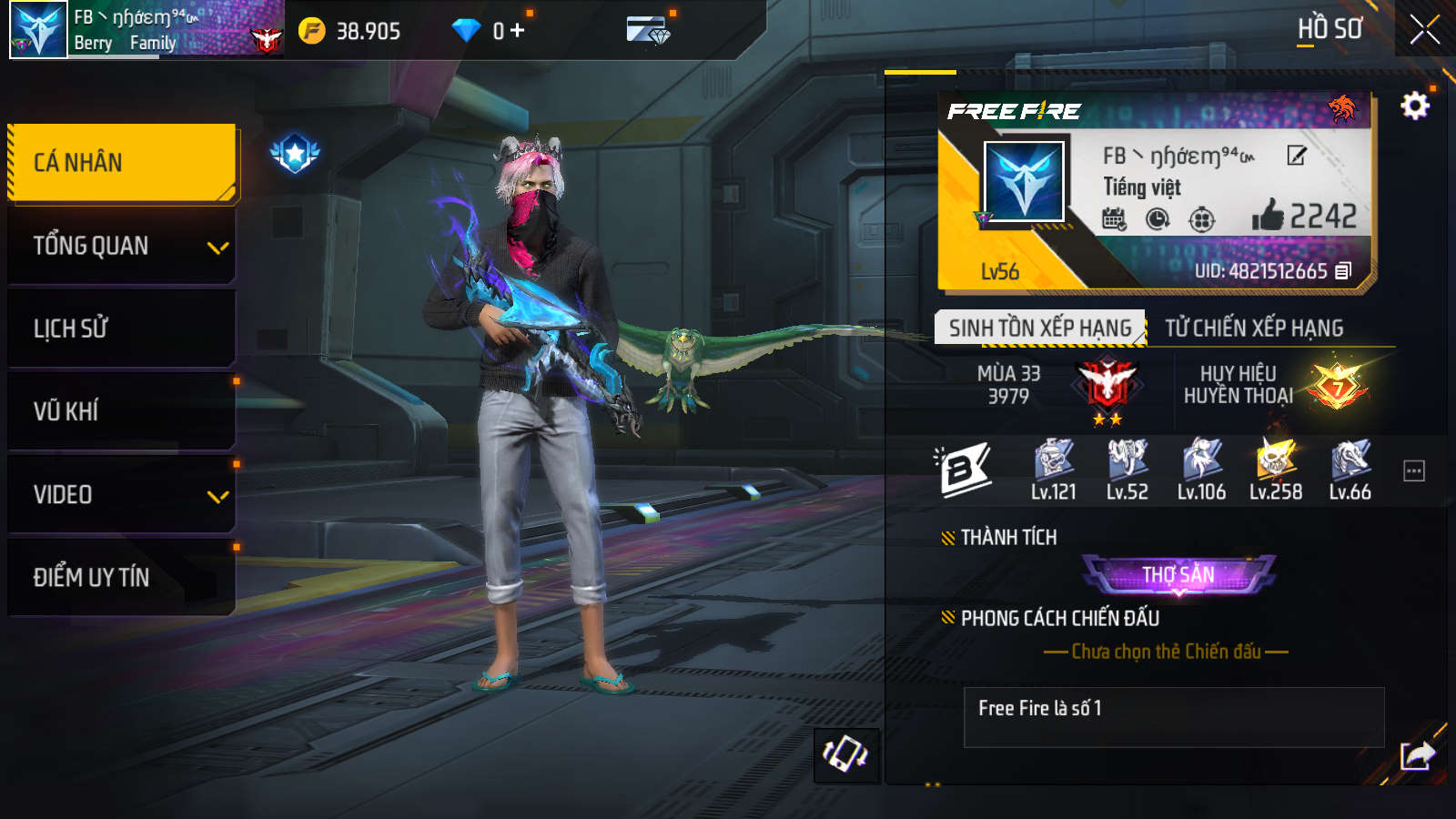Copy the UID number
Screen dimensions: 1456x819
click(x=1343, y=271)
